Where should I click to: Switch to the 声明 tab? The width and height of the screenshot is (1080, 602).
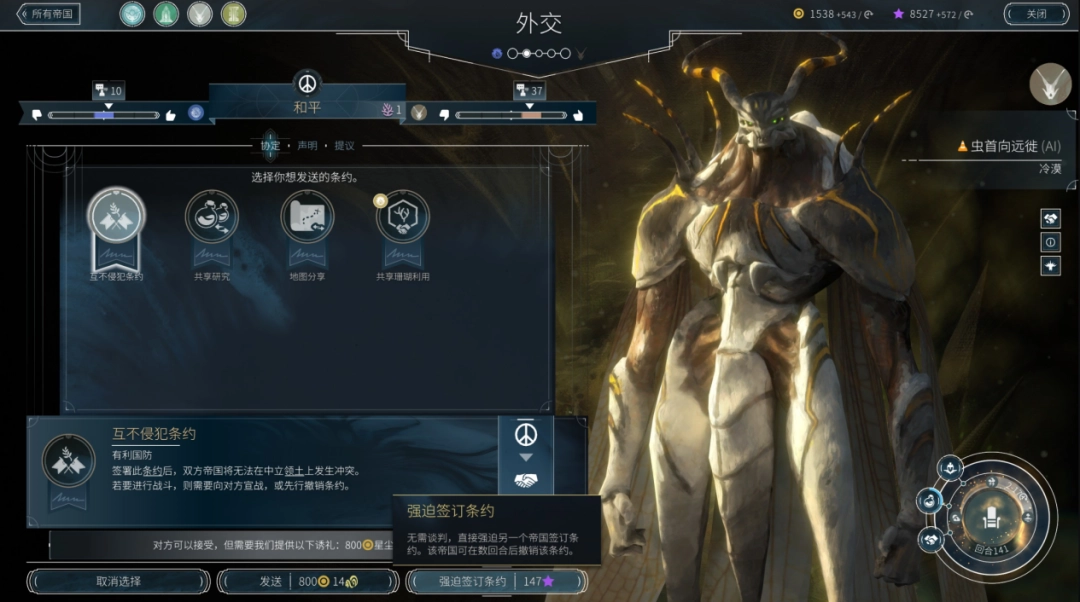pos(307,146)
